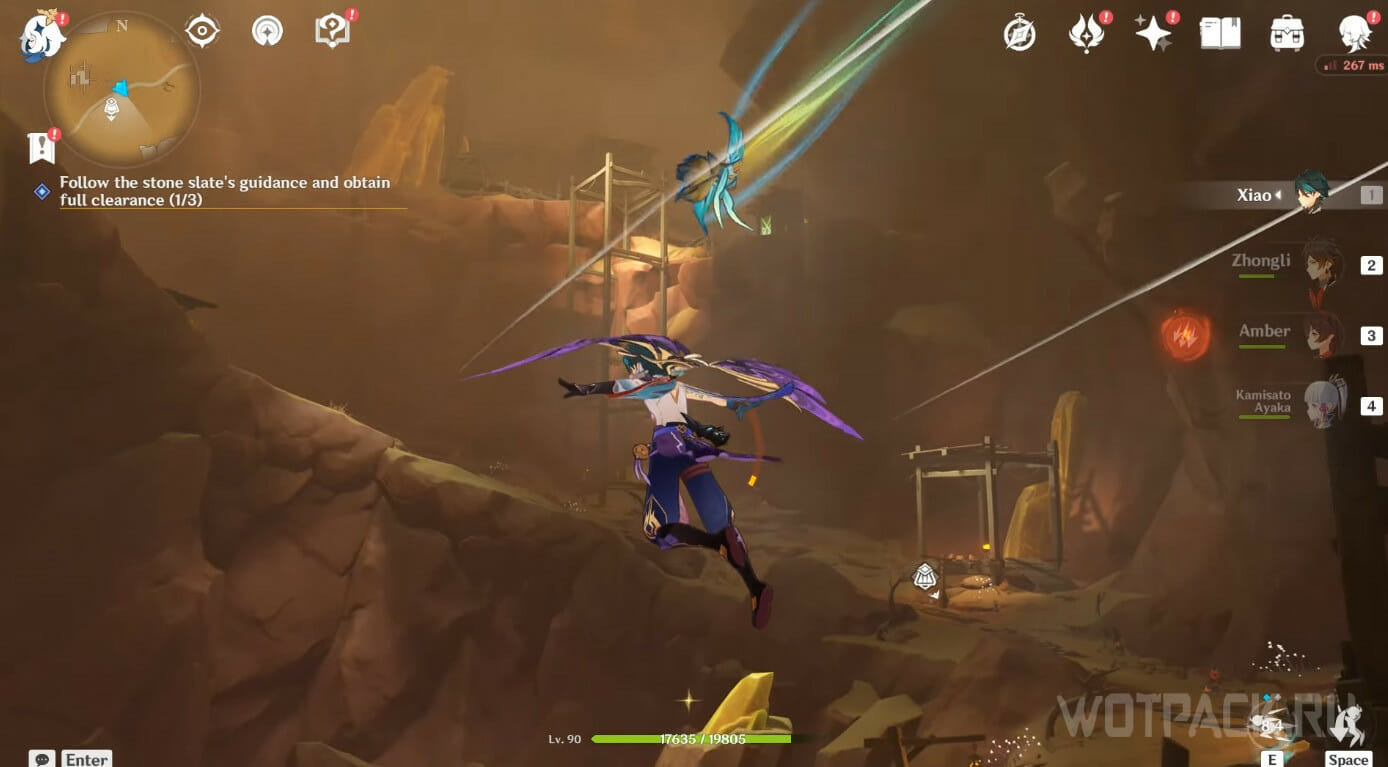Open the Paimon menu icon
Viewport: 1388px width, 767px height.
coord(42,34)
